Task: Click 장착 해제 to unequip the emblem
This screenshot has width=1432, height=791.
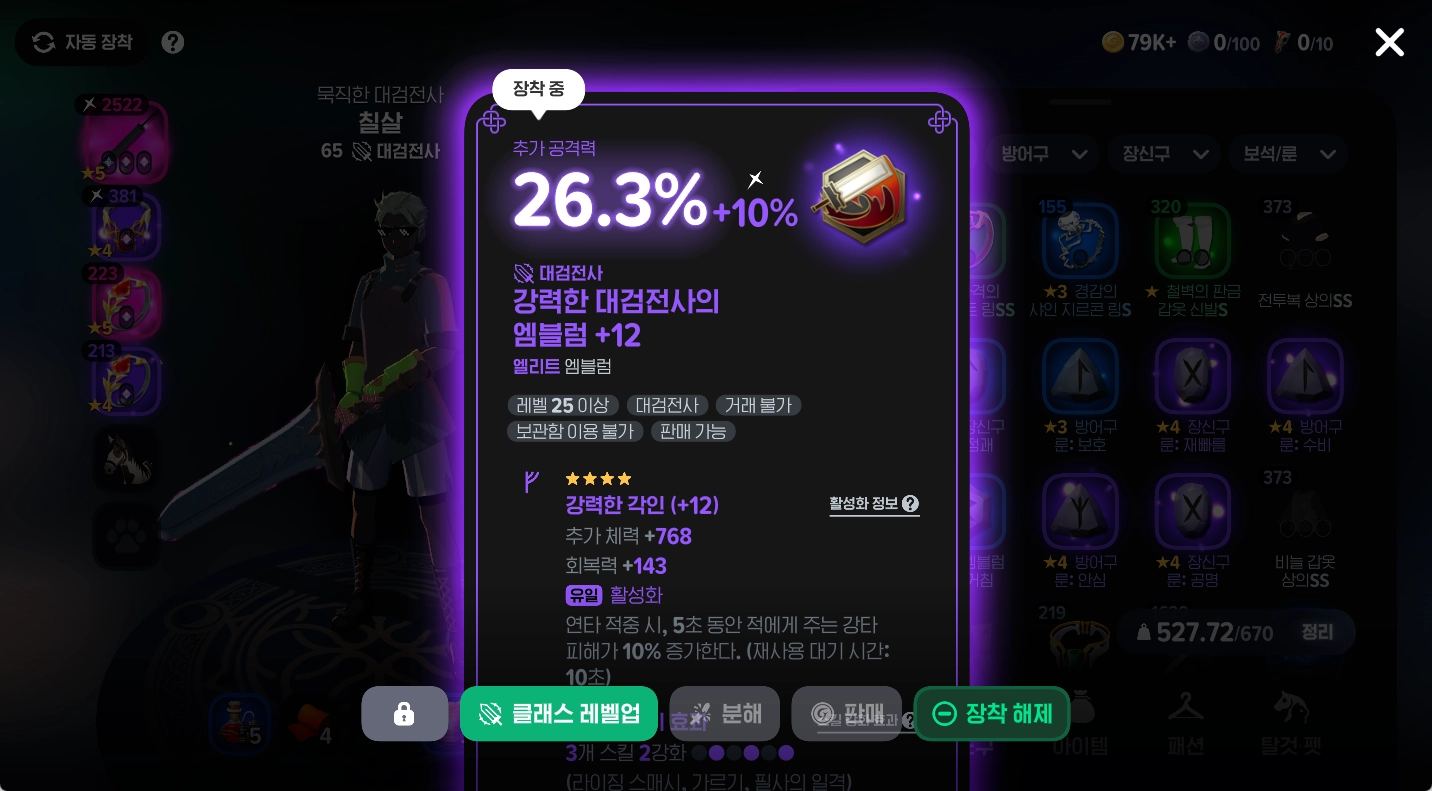Action: click(991, 713)
